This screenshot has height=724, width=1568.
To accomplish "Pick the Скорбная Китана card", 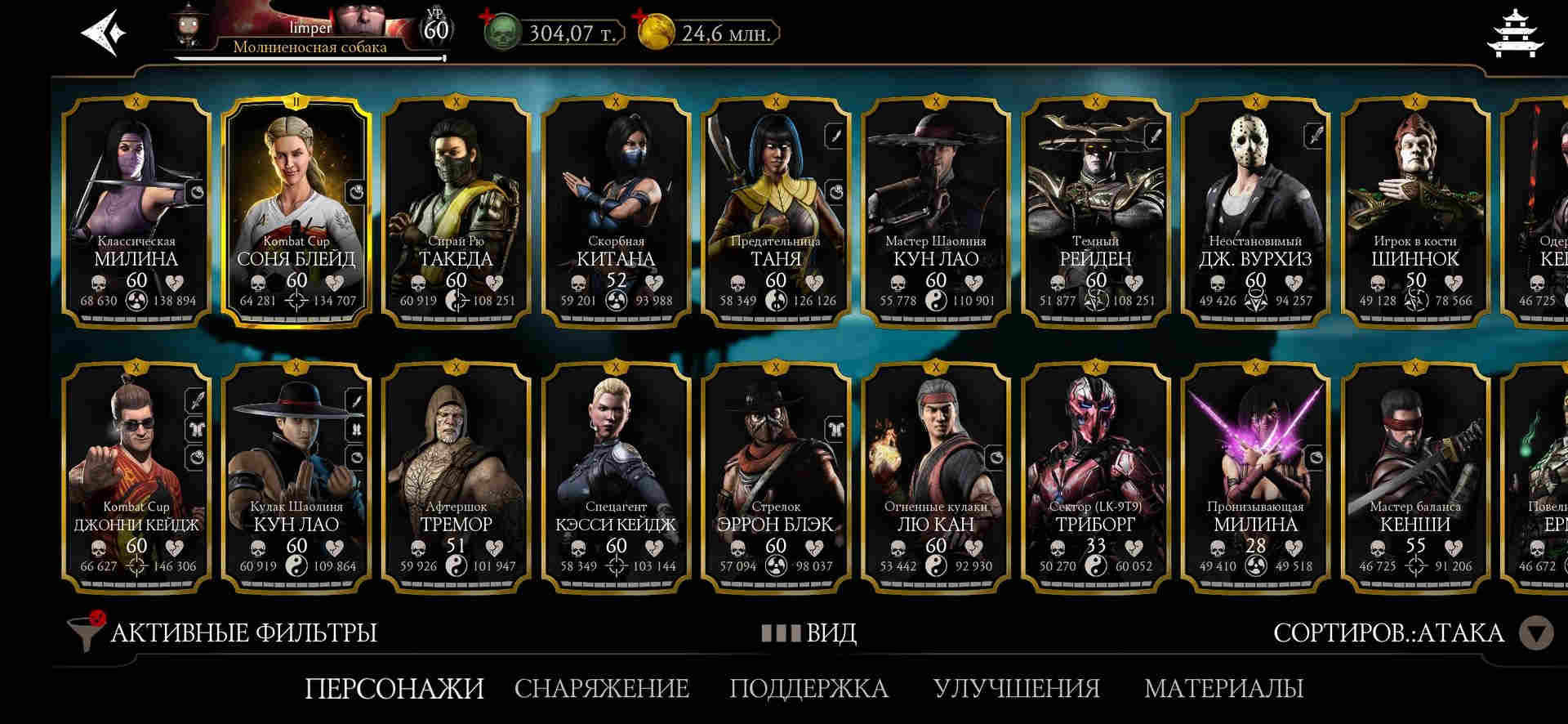I will 616,212.
